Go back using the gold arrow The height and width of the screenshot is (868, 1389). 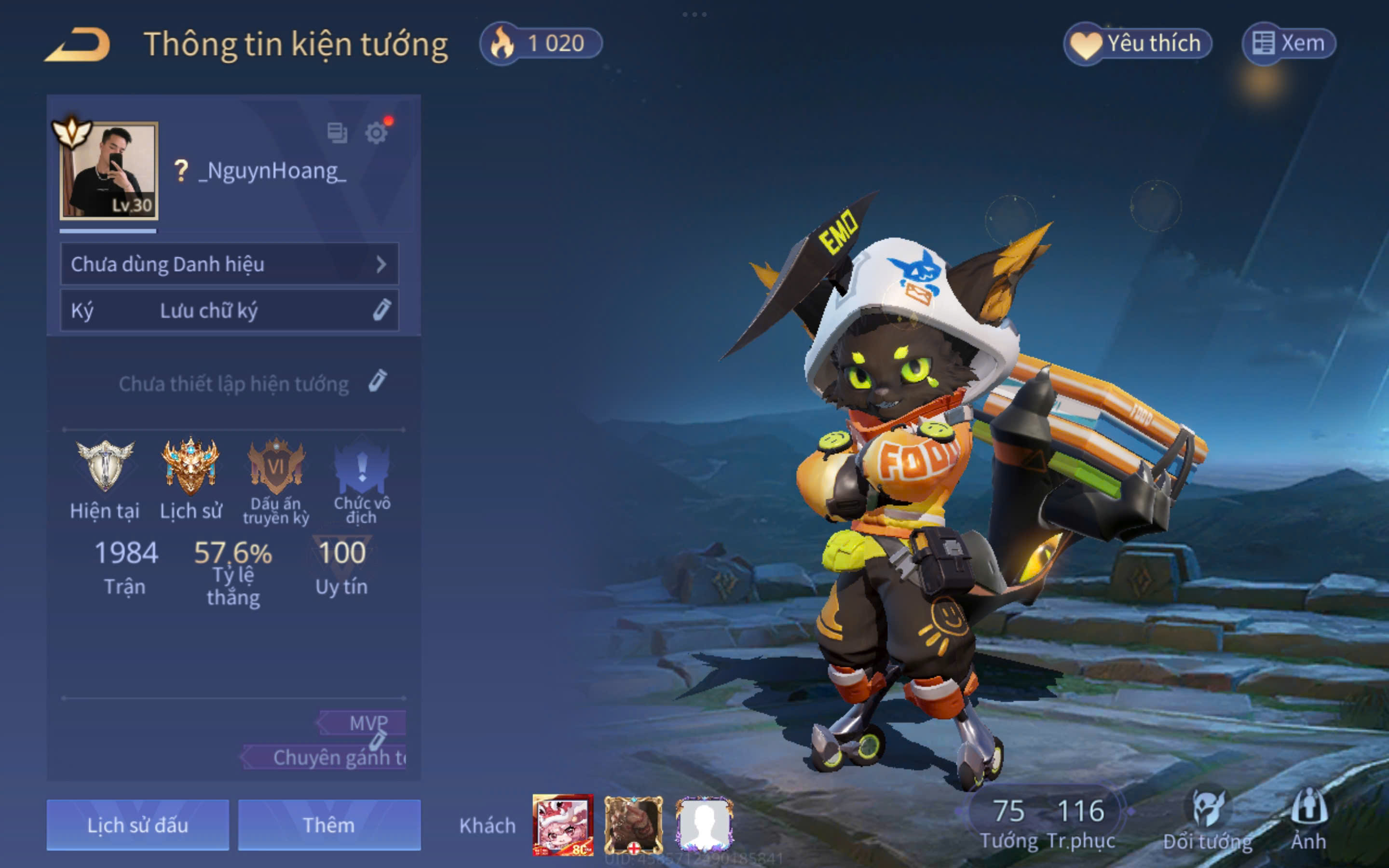coord(78,44)
